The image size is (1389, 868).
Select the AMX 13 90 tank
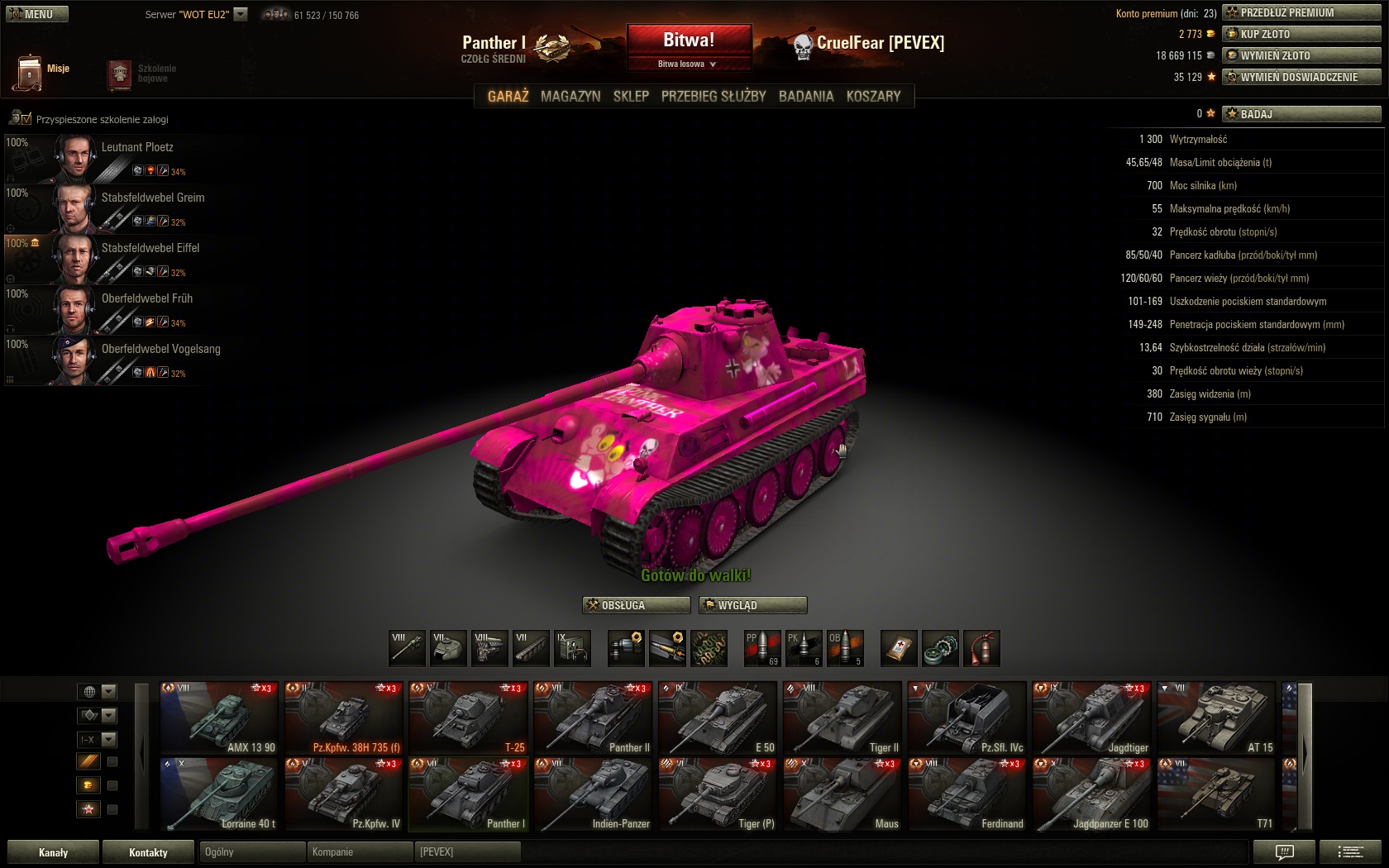(219, 718)
